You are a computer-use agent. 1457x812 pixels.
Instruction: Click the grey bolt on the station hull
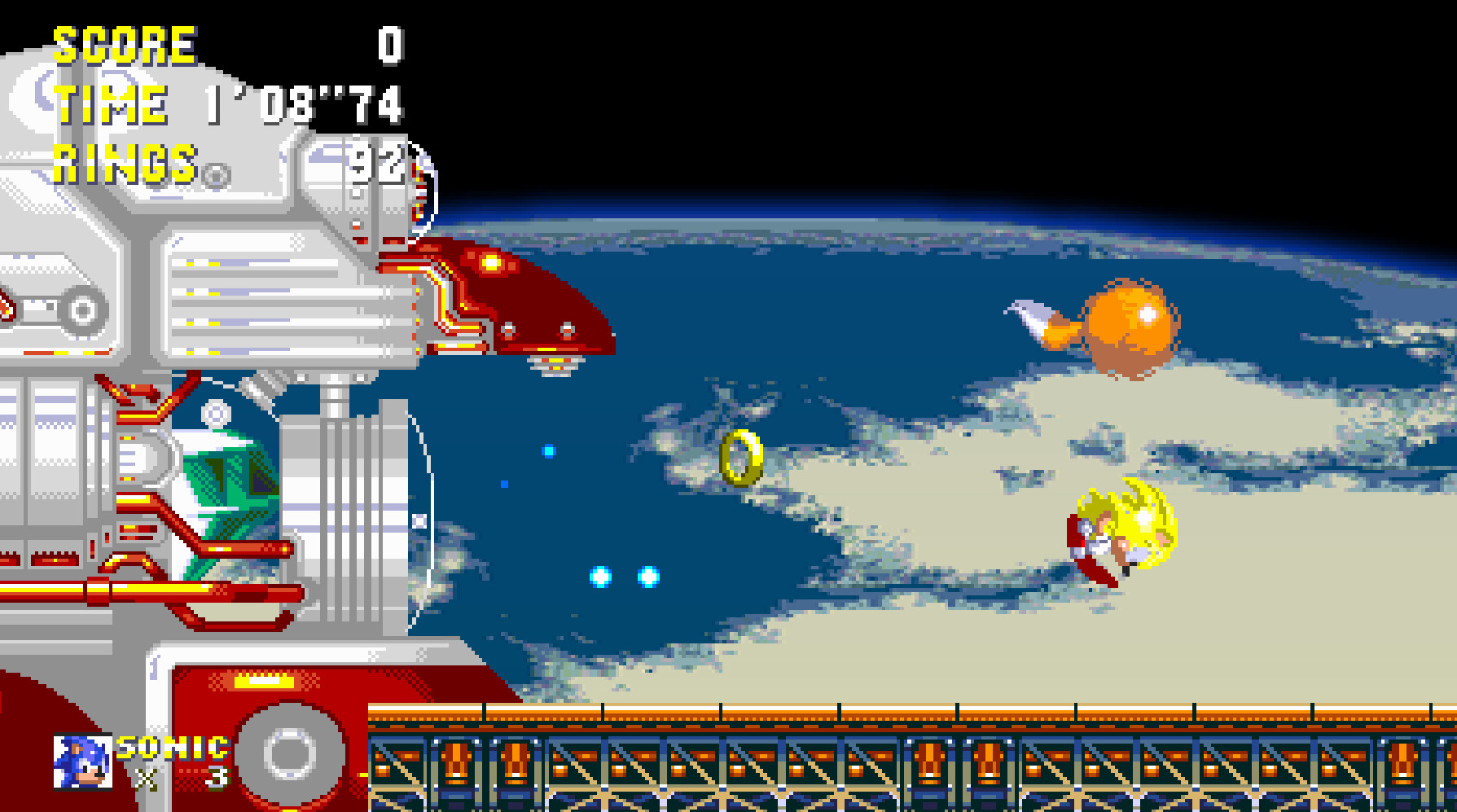tap(215, 411)
